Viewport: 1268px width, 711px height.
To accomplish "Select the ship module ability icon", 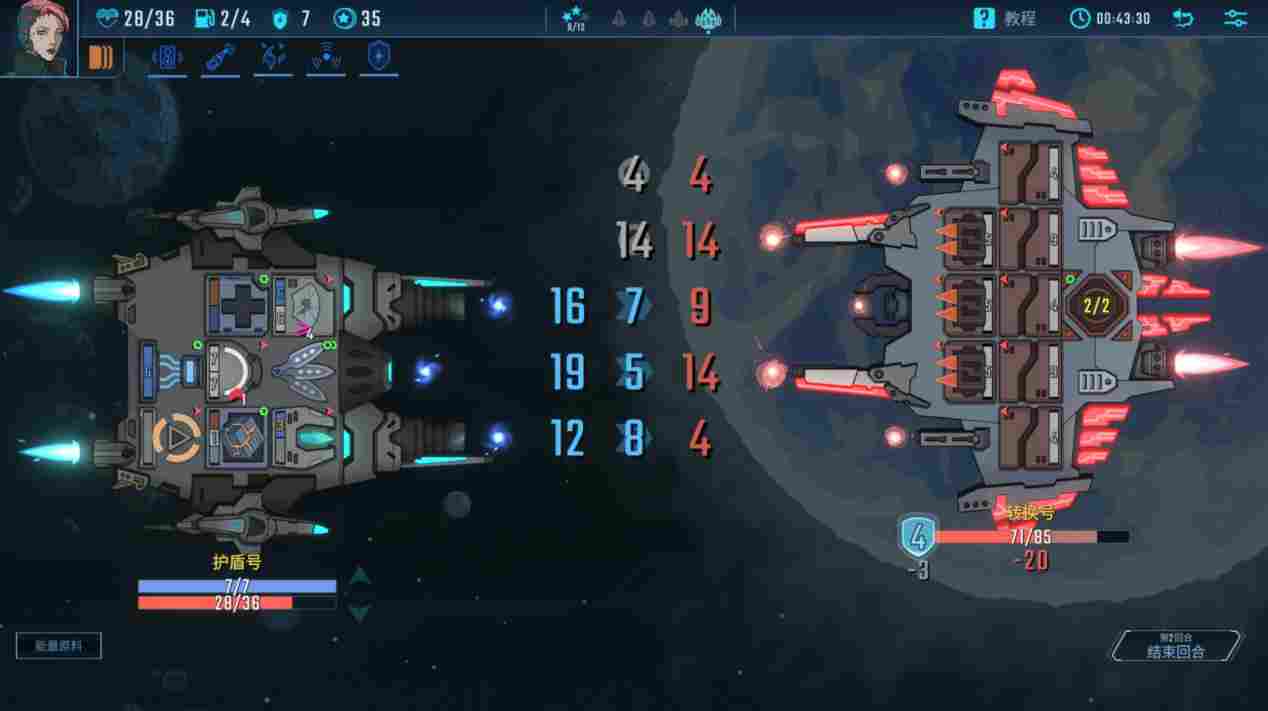I will pos(167,58).
